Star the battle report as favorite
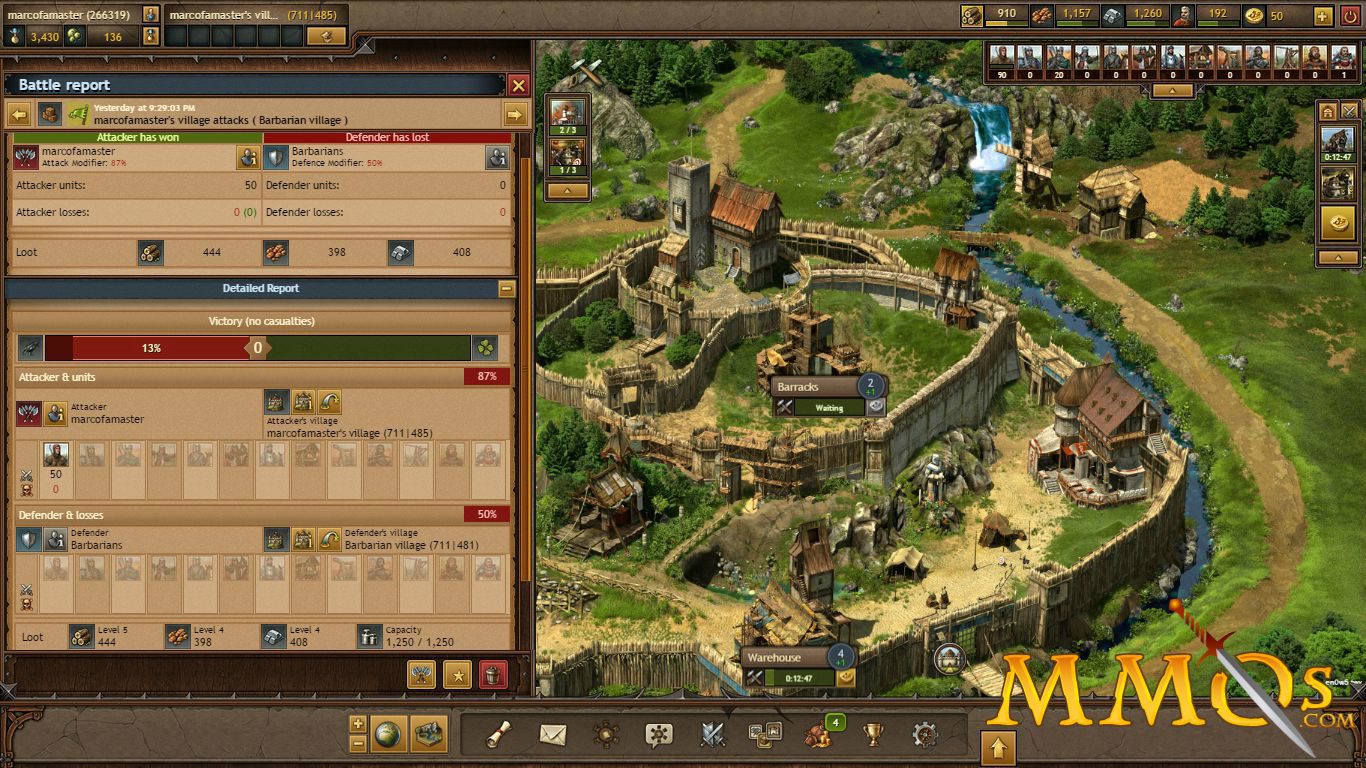This screenshot has width=1366, height=768. tap(458, 676)
